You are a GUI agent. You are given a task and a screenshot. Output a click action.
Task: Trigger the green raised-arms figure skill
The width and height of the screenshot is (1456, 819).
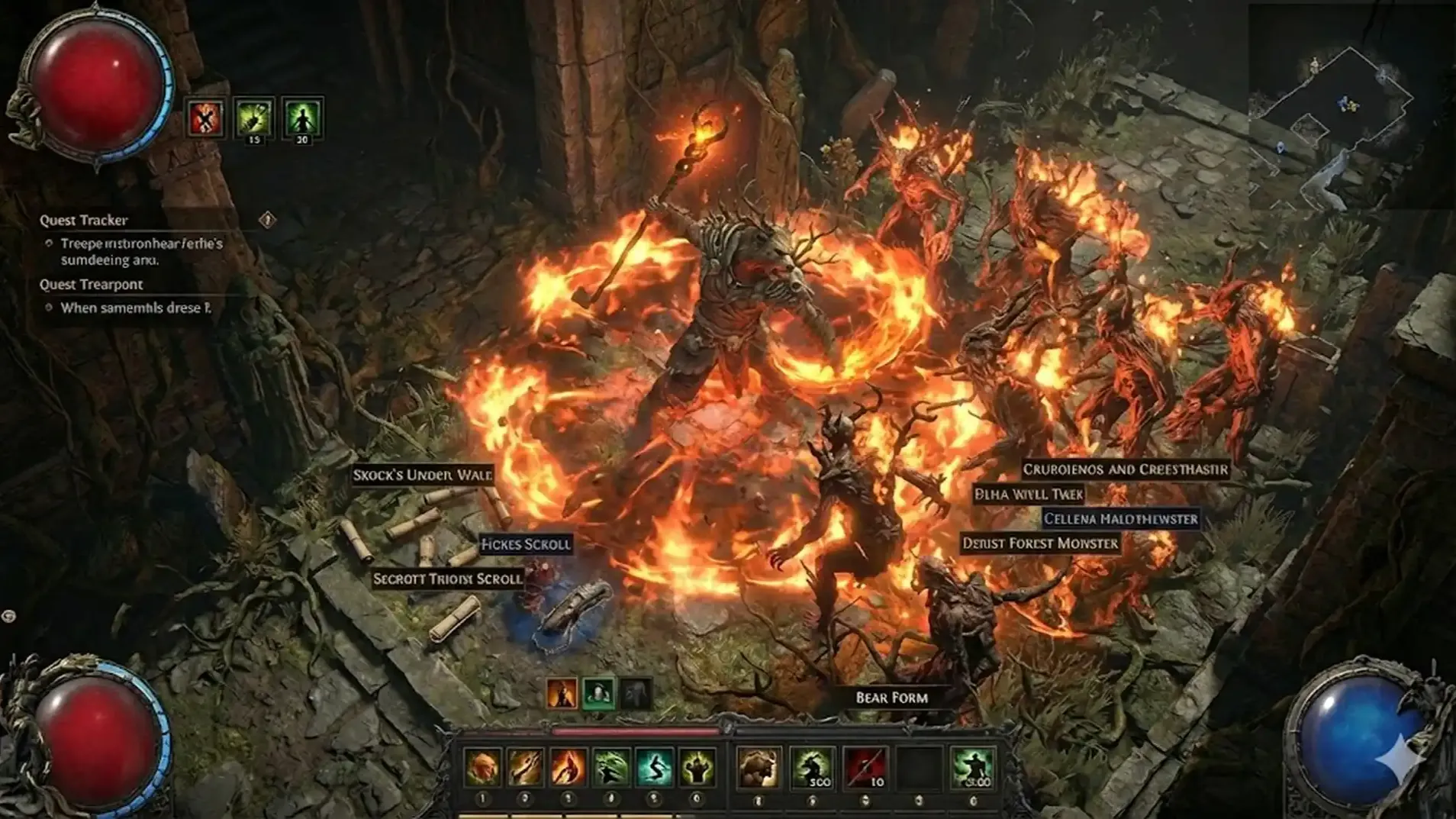697,766
